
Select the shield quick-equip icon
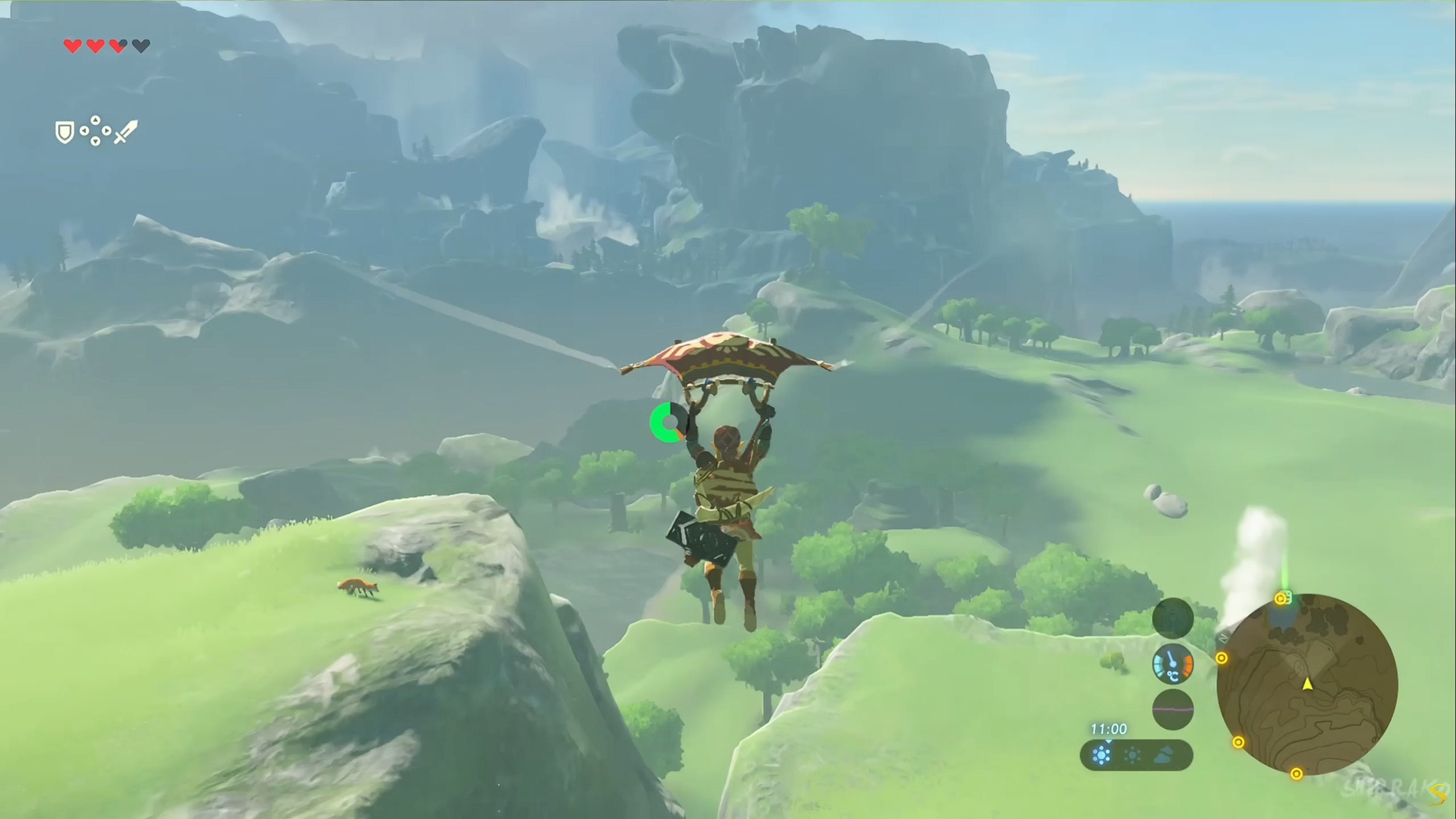[x=65, y=133]
